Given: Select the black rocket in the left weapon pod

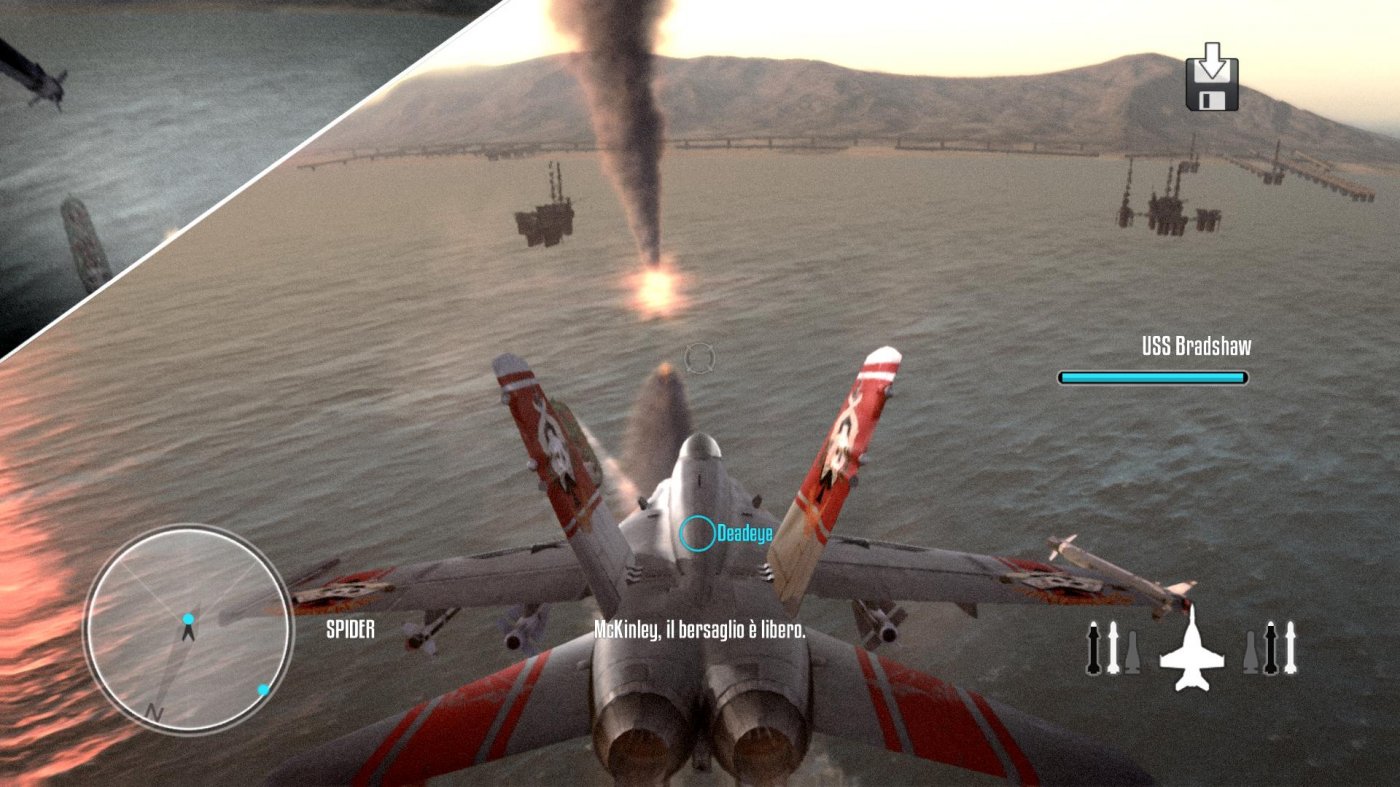Looking at the screenshot, I should pyautogui.click(x=1094, y=646).
